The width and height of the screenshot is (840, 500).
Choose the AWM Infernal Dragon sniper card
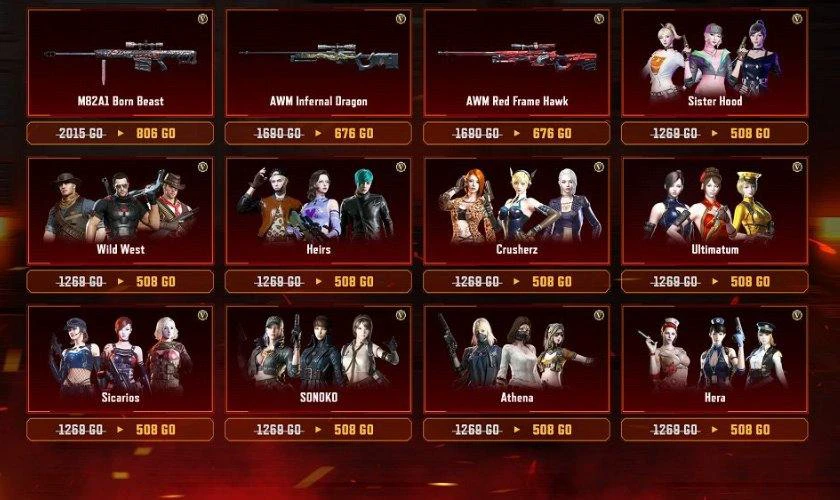pos(318,63)
